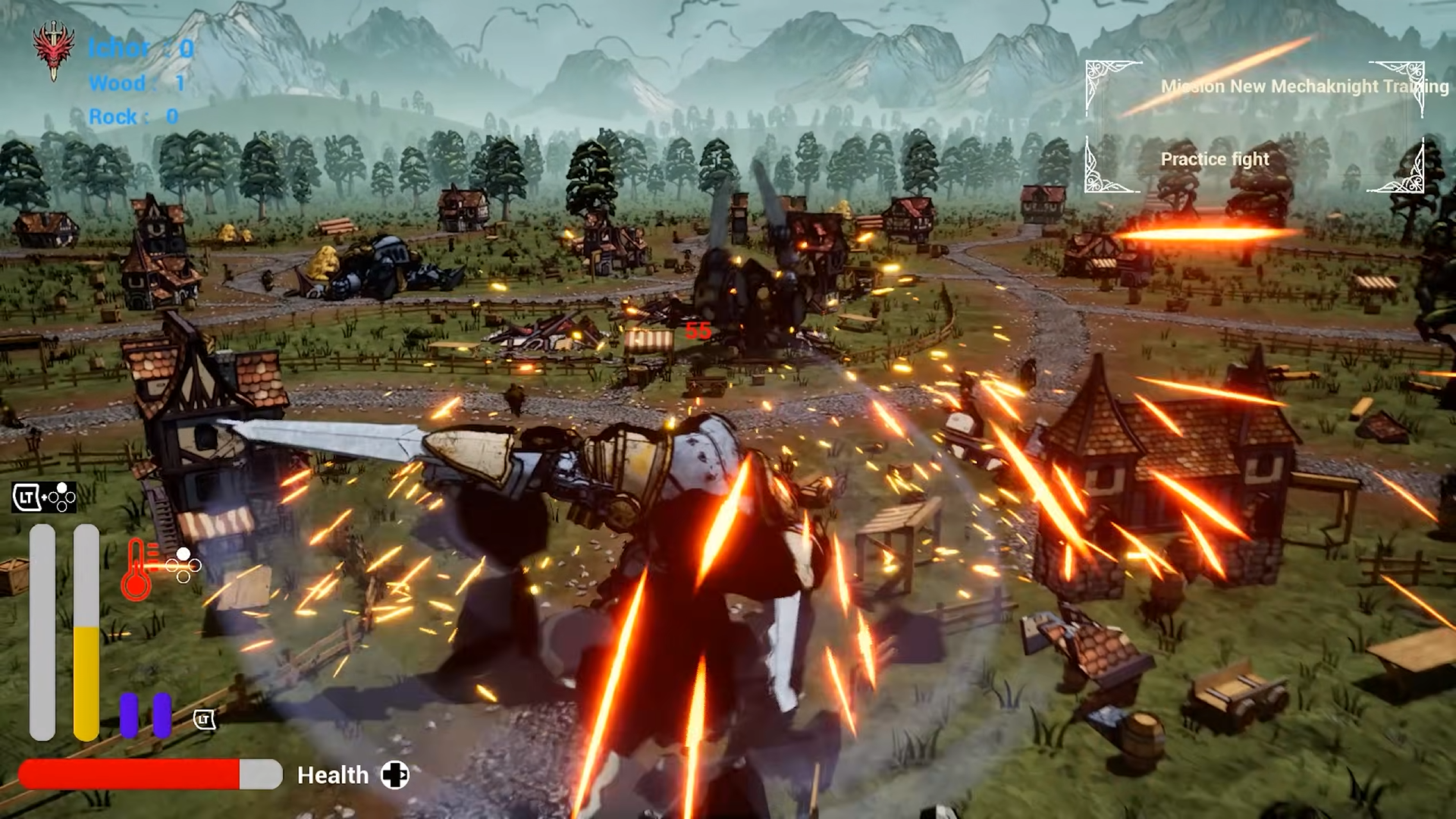Switch to the Practice fight objective
This screenshot has width=1456, height=819.
point(1214,158)
